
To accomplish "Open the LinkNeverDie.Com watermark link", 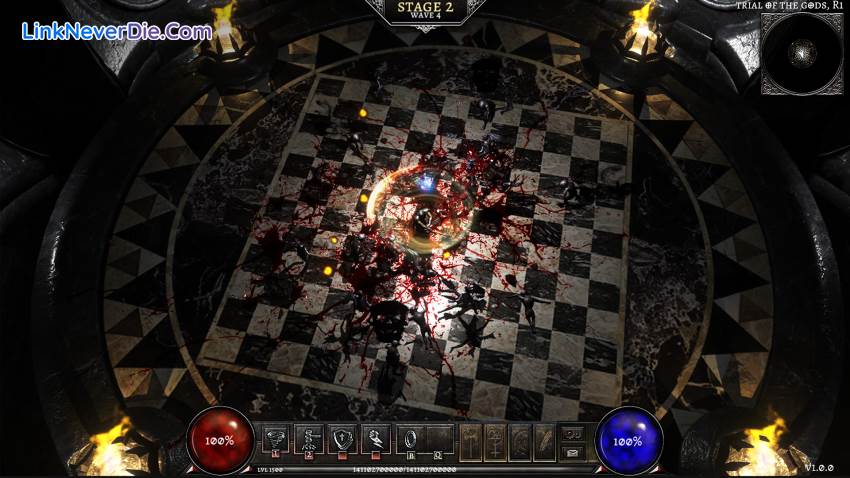I will 116,31.
